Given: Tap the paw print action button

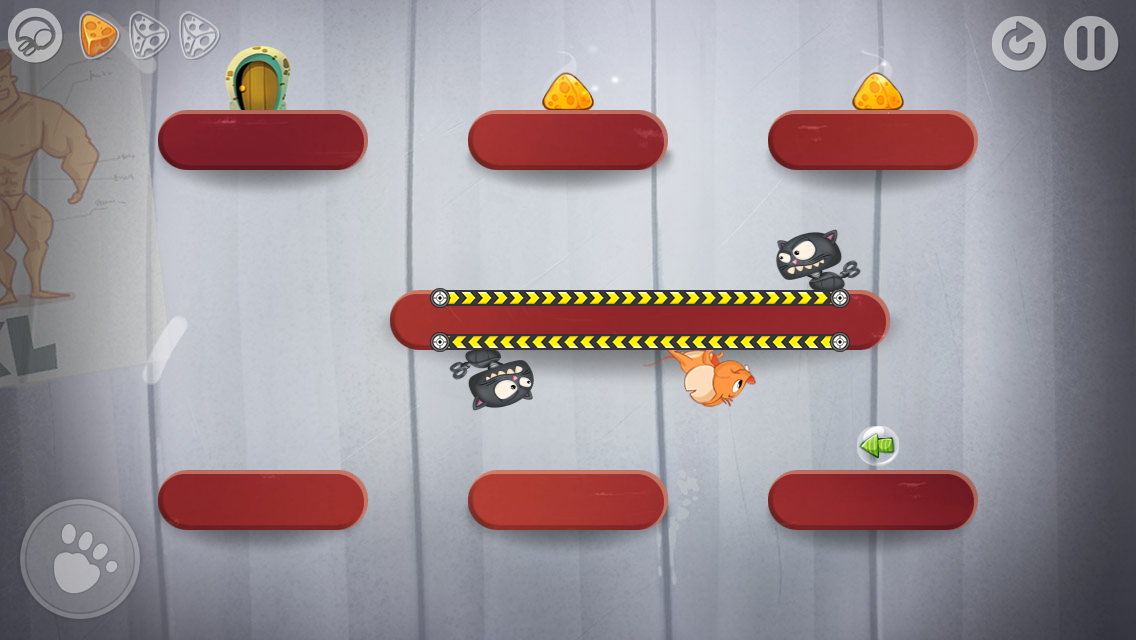Looking at the screenshot, I should point(80,559).
